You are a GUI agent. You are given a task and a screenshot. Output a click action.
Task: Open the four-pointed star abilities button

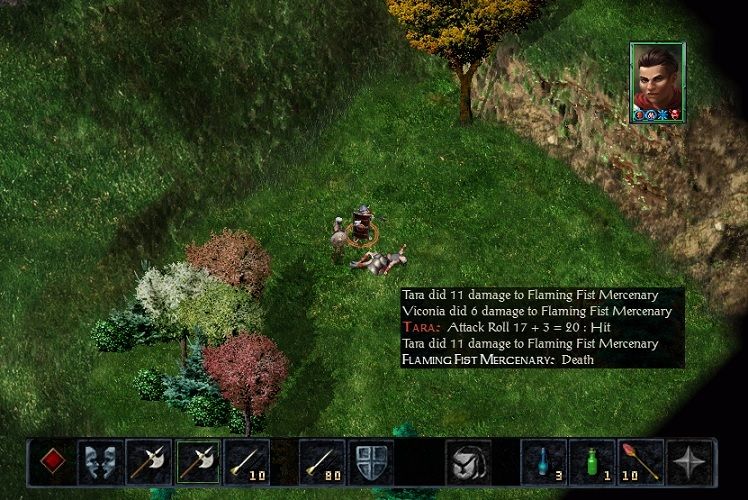click(x=690, y=462)
